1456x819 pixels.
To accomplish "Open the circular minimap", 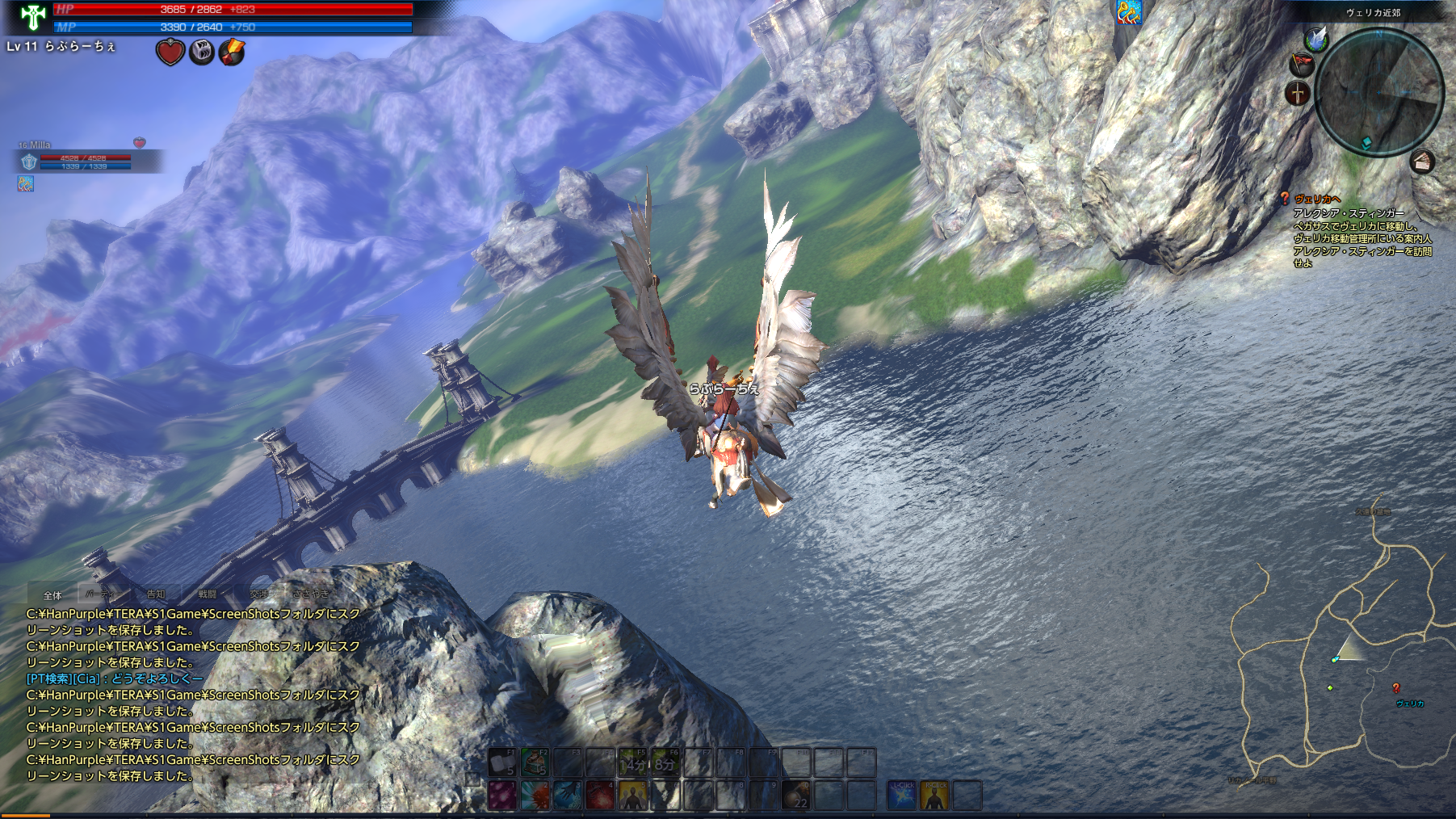I will tap(1378, 90).
